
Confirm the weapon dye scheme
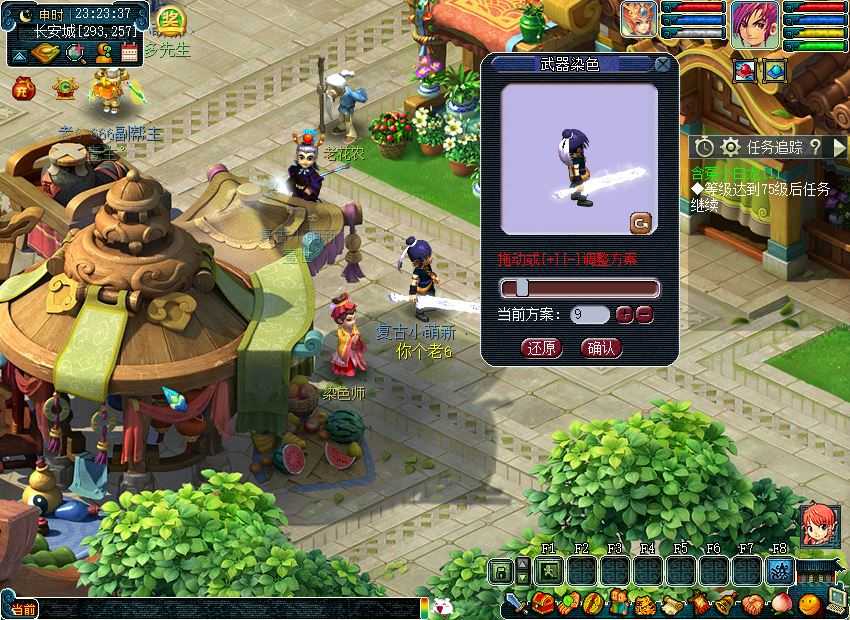point(601,348)
